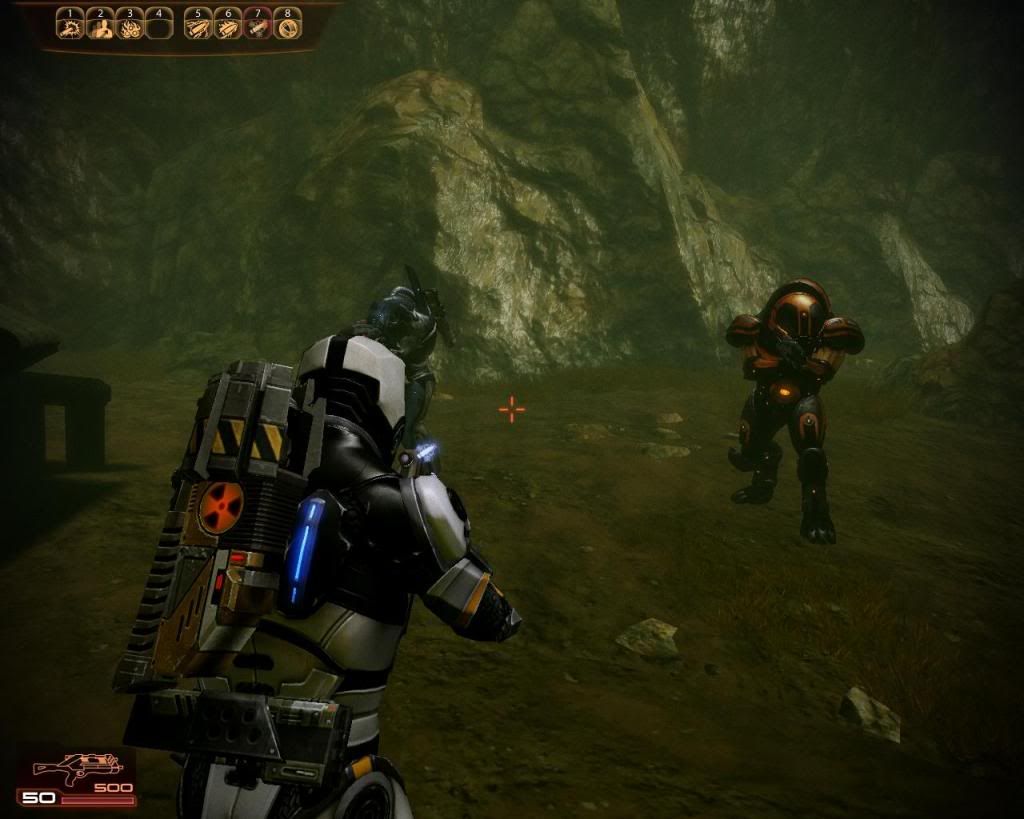Activate the spiked burst power in slot 1
Screen dimensions: 1024x819
(x=69, y=27)
